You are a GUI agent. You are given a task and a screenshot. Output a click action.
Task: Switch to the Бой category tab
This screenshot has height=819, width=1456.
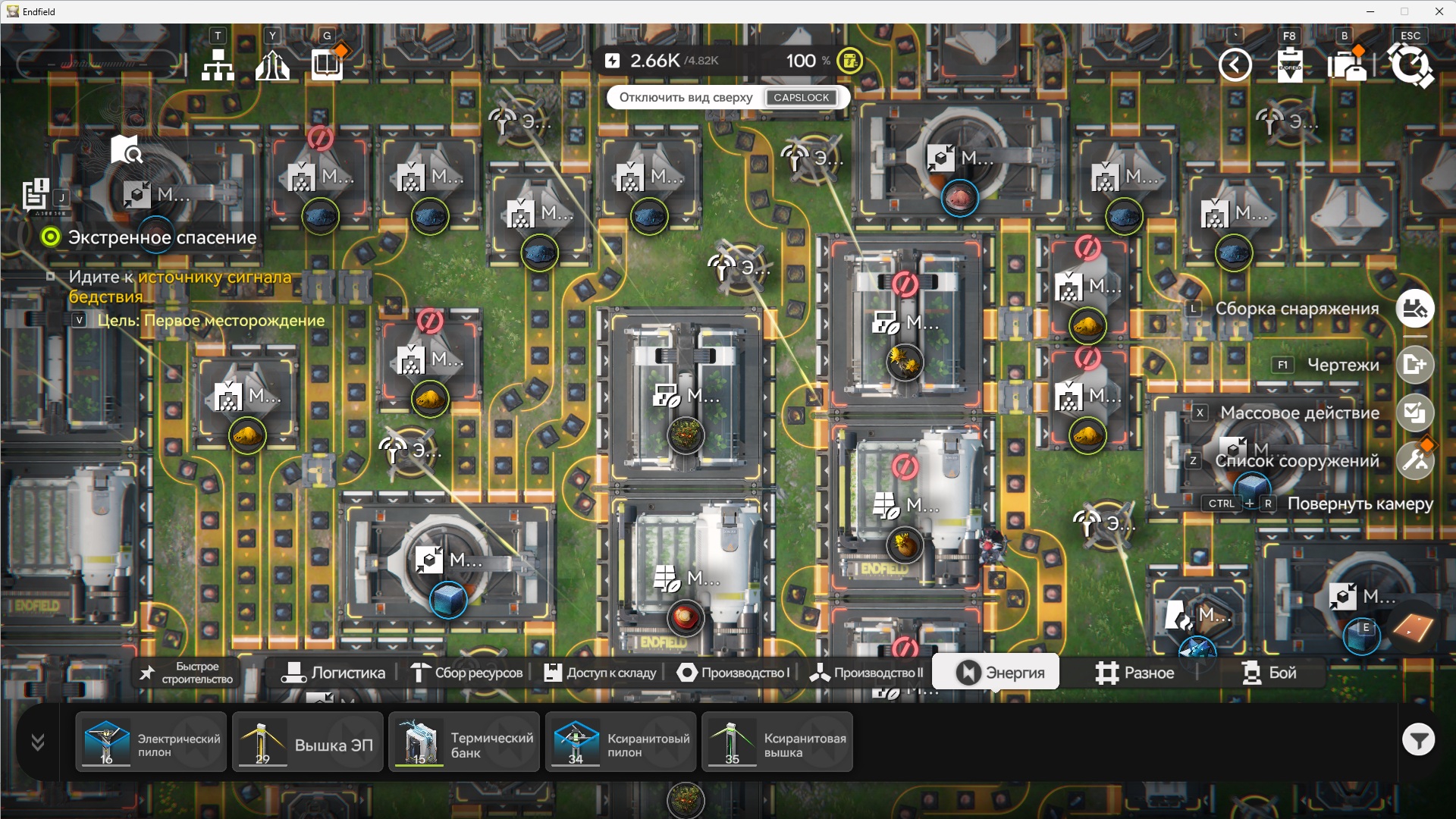click(x=1269, y=673)
